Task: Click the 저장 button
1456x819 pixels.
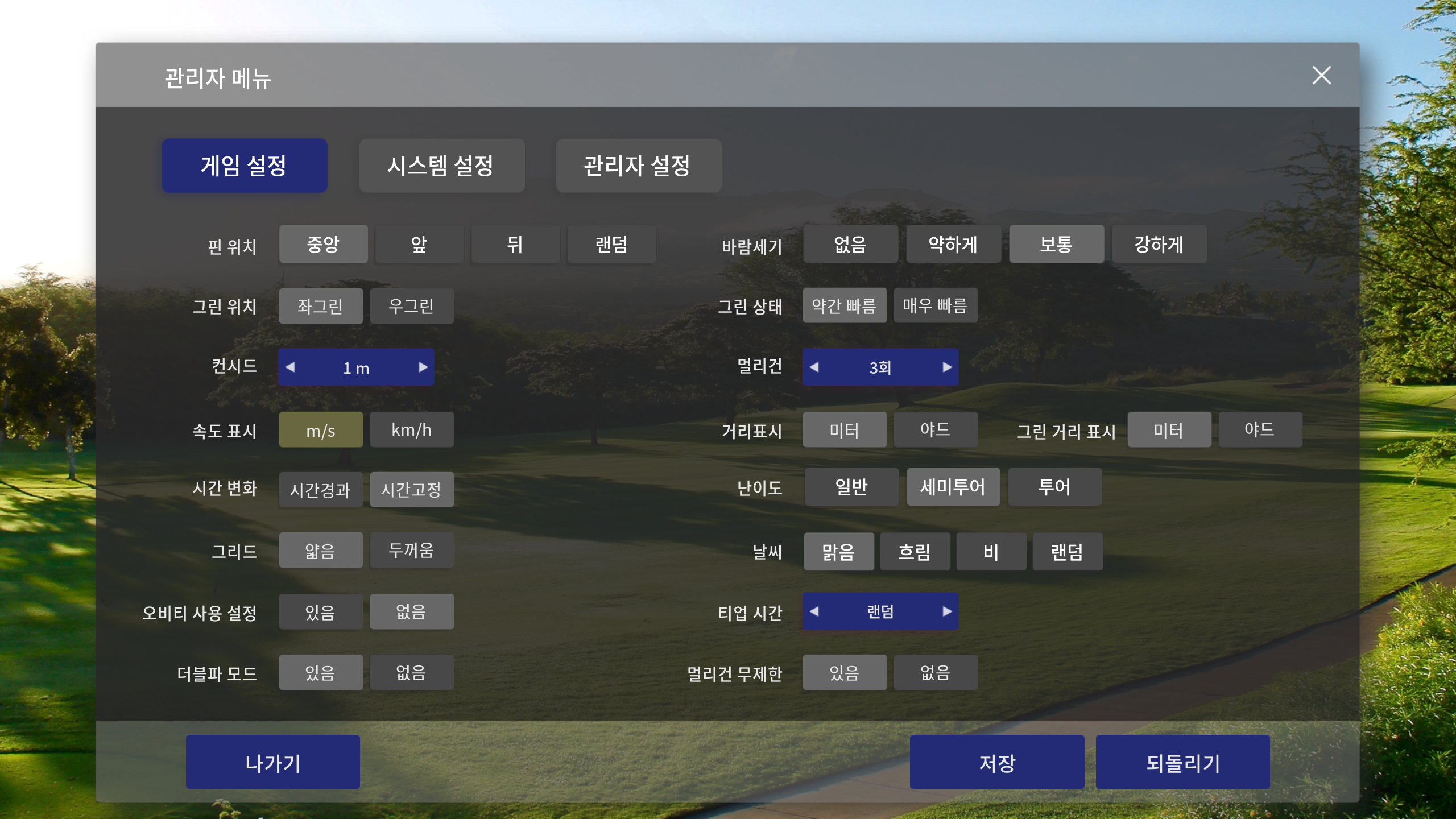Action: pos(997,762)
